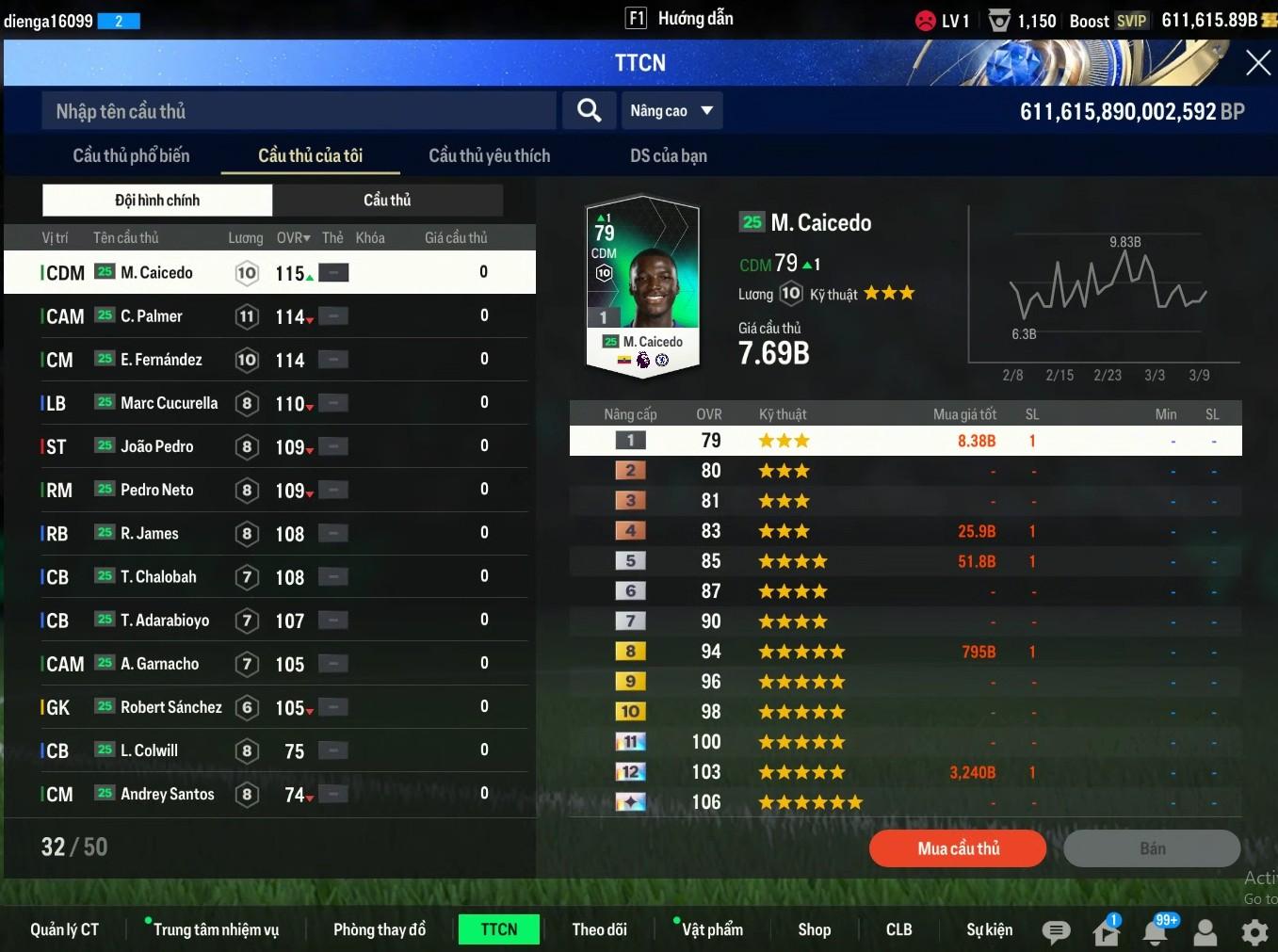The height and width of the screenshot is (952, 1278).
Task: Switch to the Cầu thủ phổ biến tab
Action: click(131, 156)
